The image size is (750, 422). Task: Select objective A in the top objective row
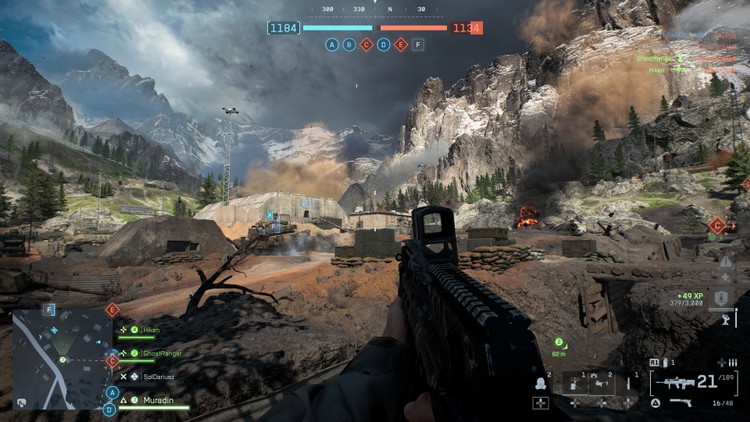click(x=333, y=45)
